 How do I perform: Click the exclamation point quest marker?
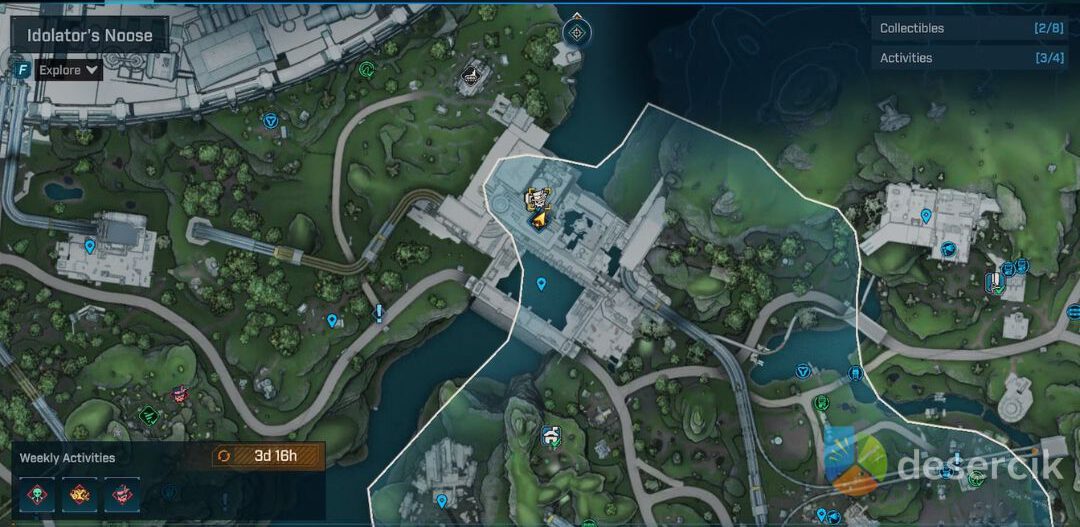click(379, 314)
